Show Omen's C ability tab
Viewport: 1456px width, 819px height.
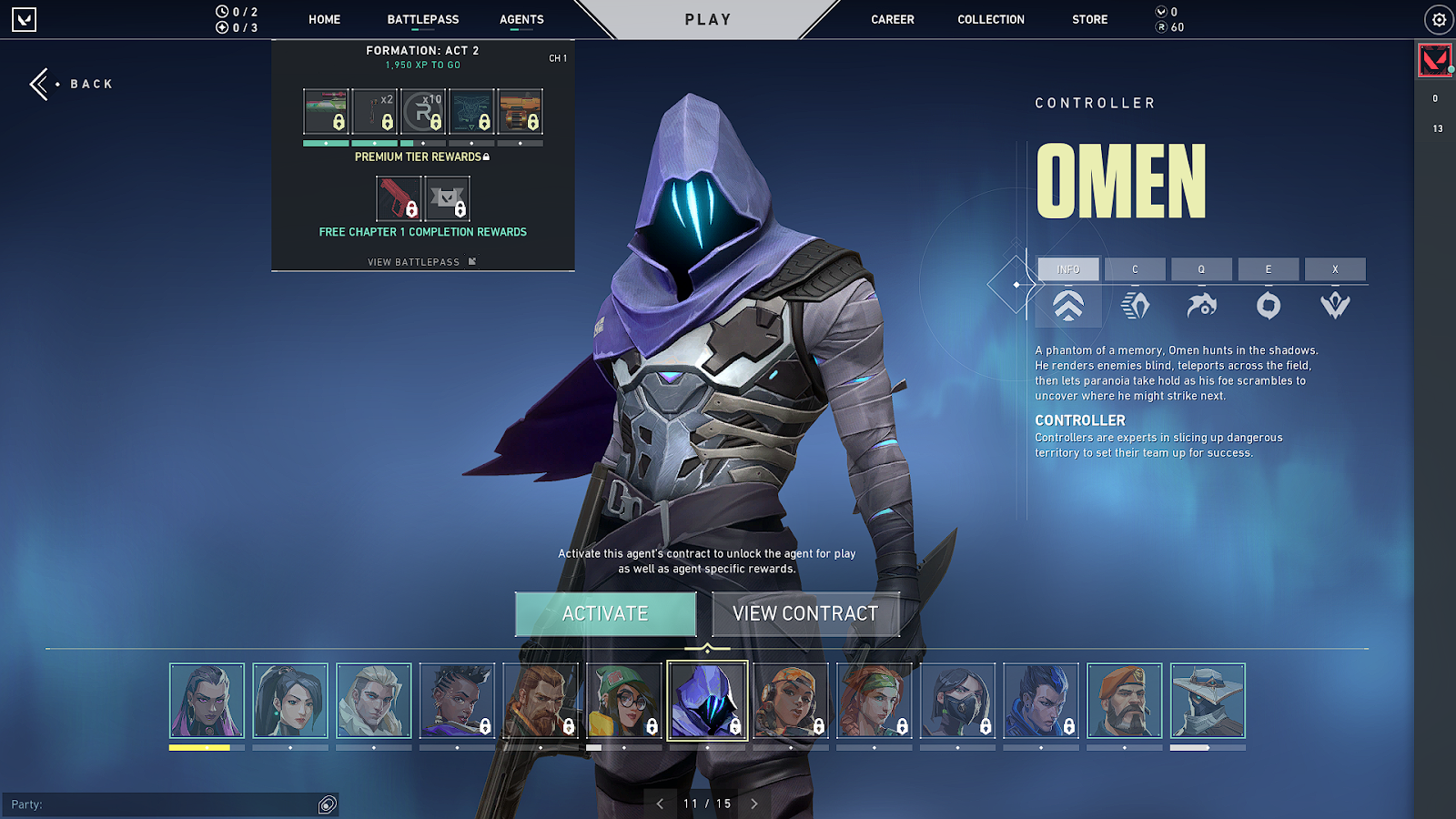point(1135,269)
